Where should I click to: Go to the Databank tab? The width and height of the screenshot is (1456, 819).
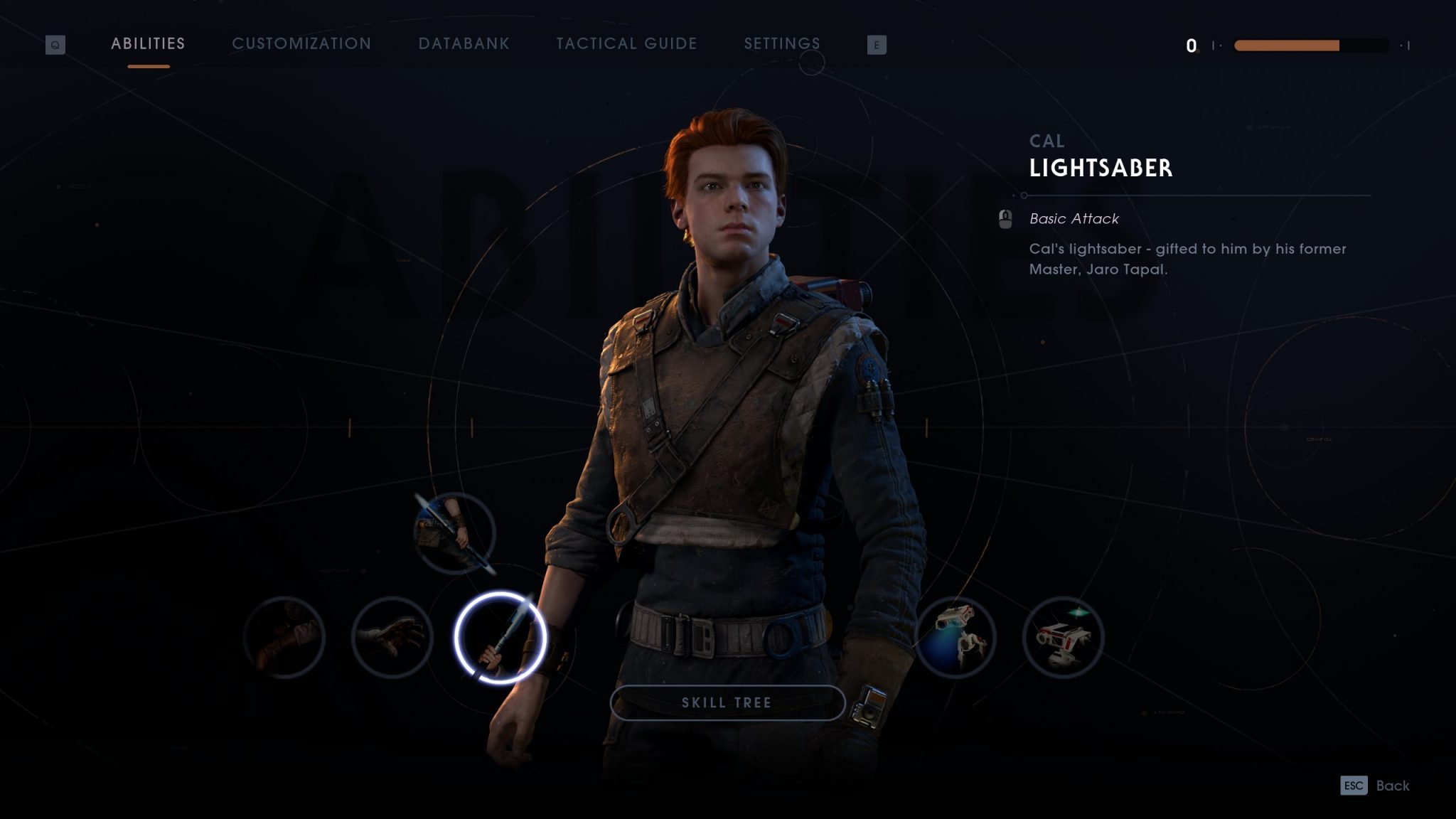[x=464, y=44]
